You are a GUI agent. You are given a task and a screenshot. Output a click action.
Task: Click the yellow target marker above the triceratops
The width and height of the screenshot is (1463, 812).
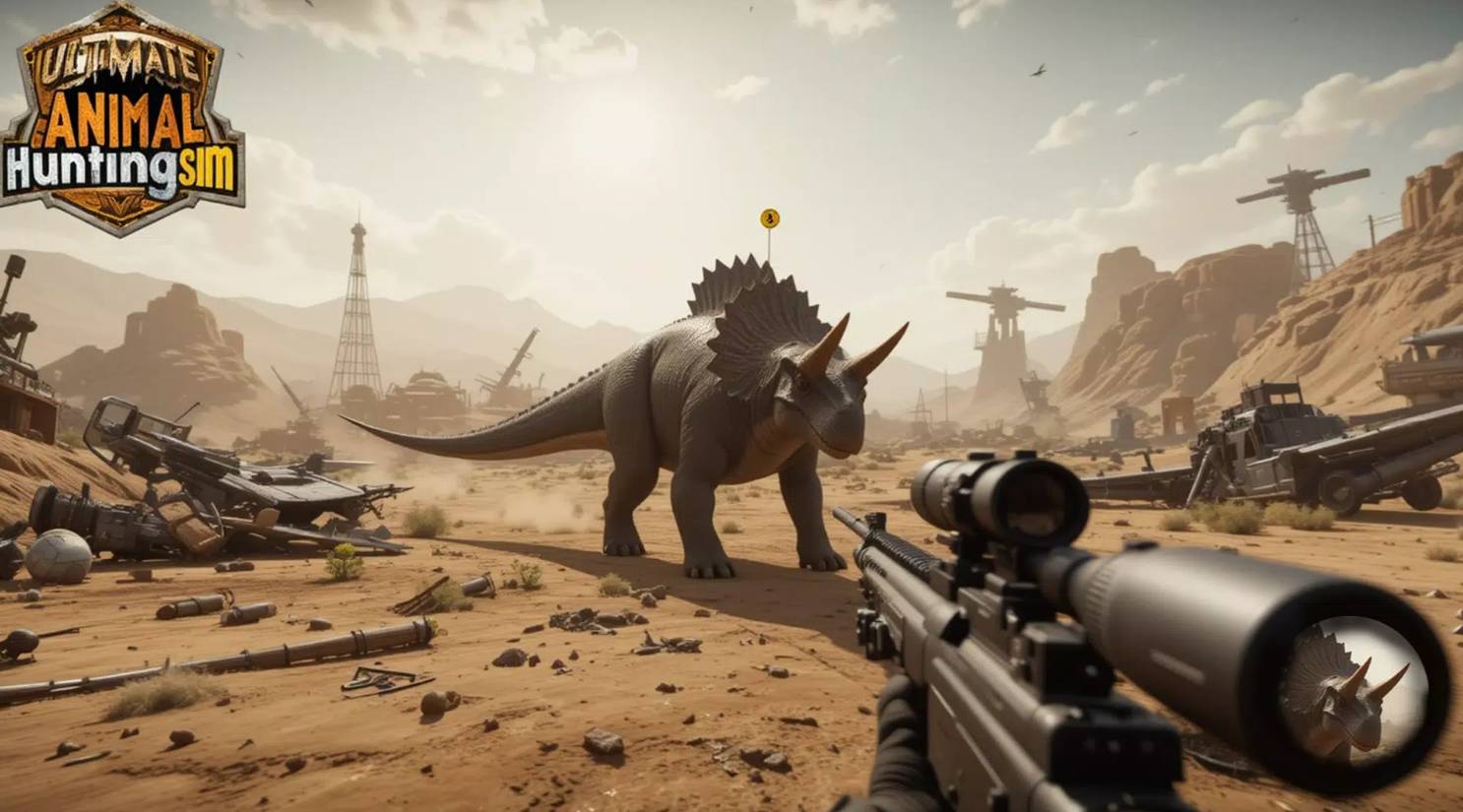click(770, 219)
